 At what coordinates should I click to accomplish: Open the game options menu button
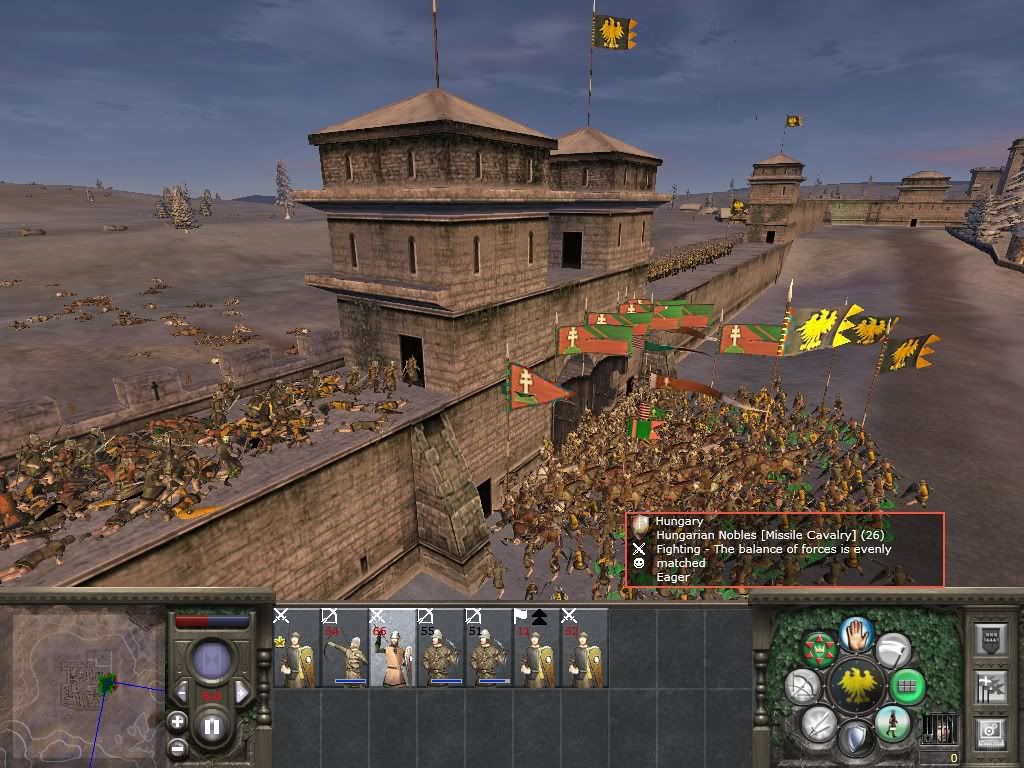click(990, 733)
